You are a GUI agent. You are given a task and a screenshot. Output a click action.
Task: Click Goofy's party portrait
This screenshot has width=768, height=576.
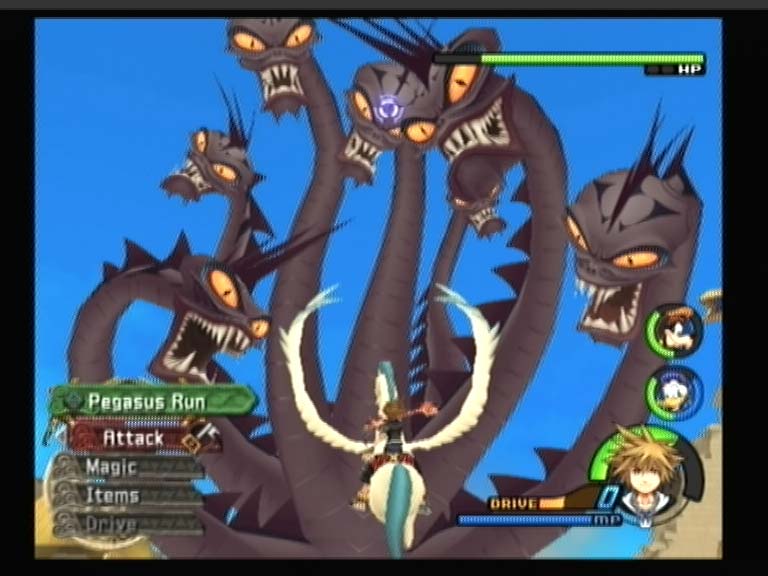click(x=675, y=331)
